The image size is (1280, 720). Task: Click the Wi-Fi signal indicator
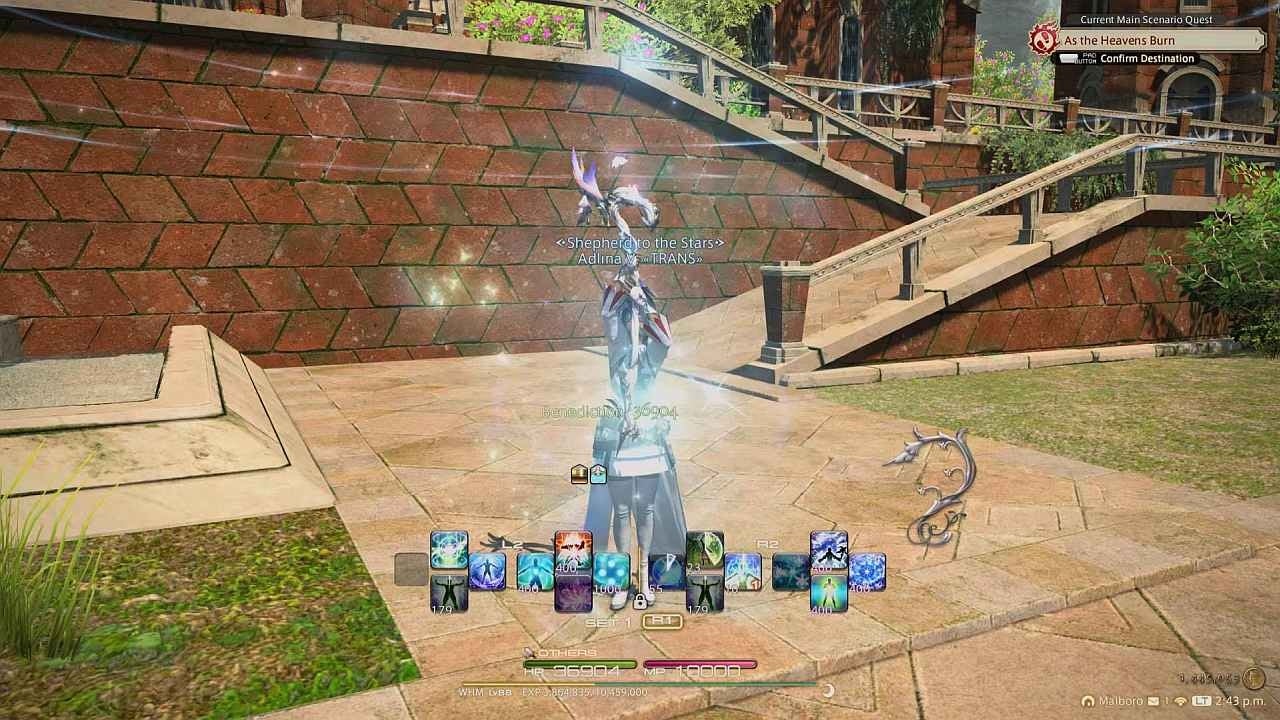click(x=1179, y=701)
